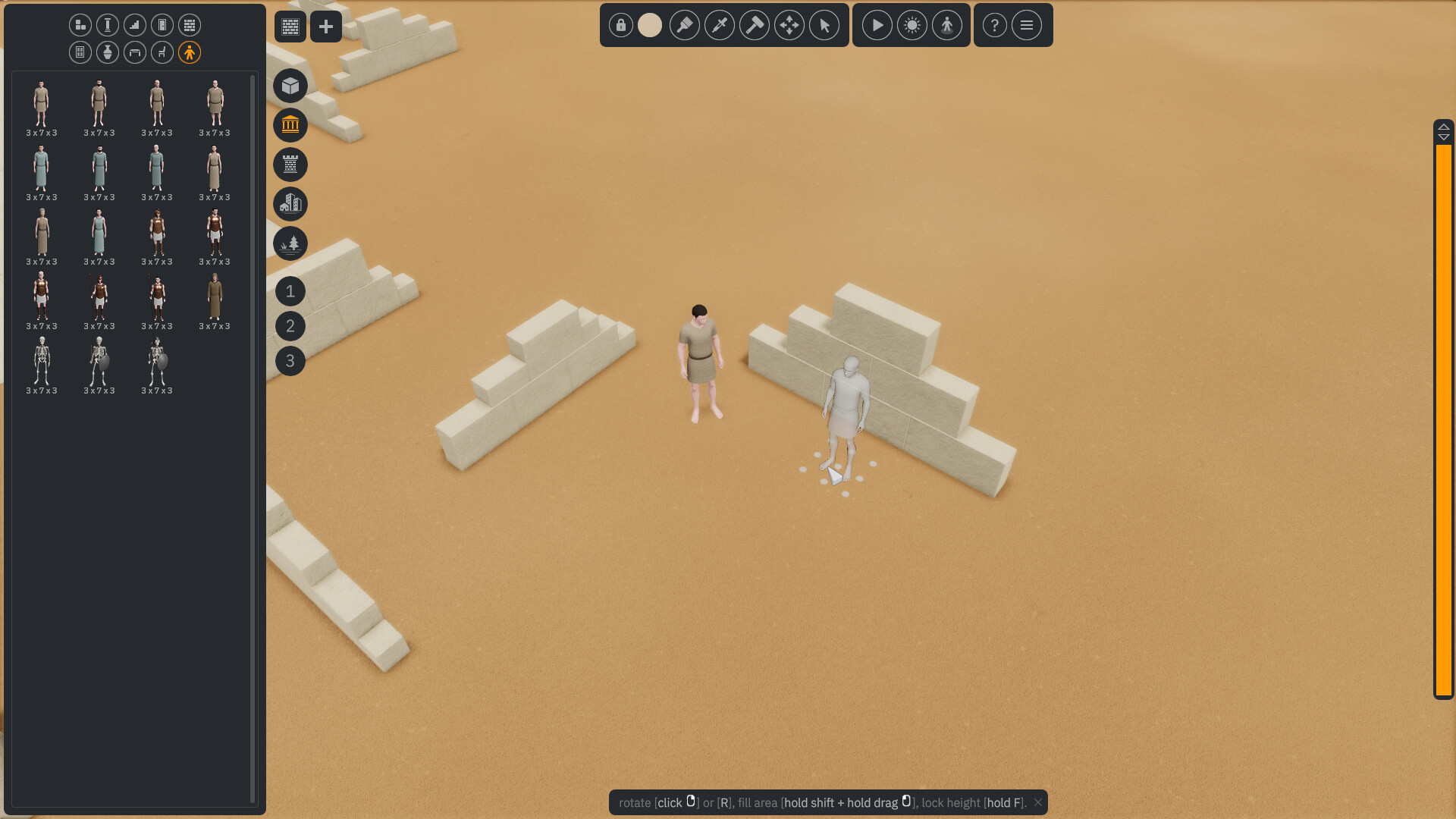Screen dimensions: 1456x819
Task: Open the hamburger menu
Action: [x=1027, y=25]
